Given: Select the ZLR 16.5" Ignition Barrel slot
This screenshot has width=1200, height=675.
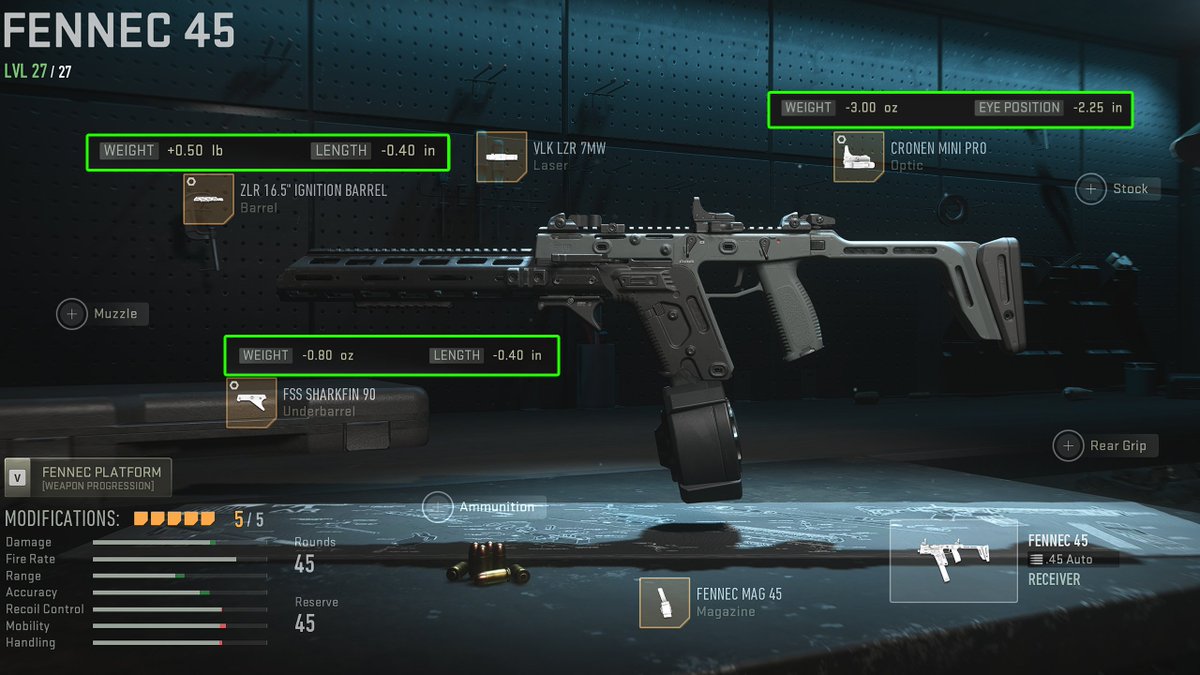Looking at the screenshot, I should [208, 198].
